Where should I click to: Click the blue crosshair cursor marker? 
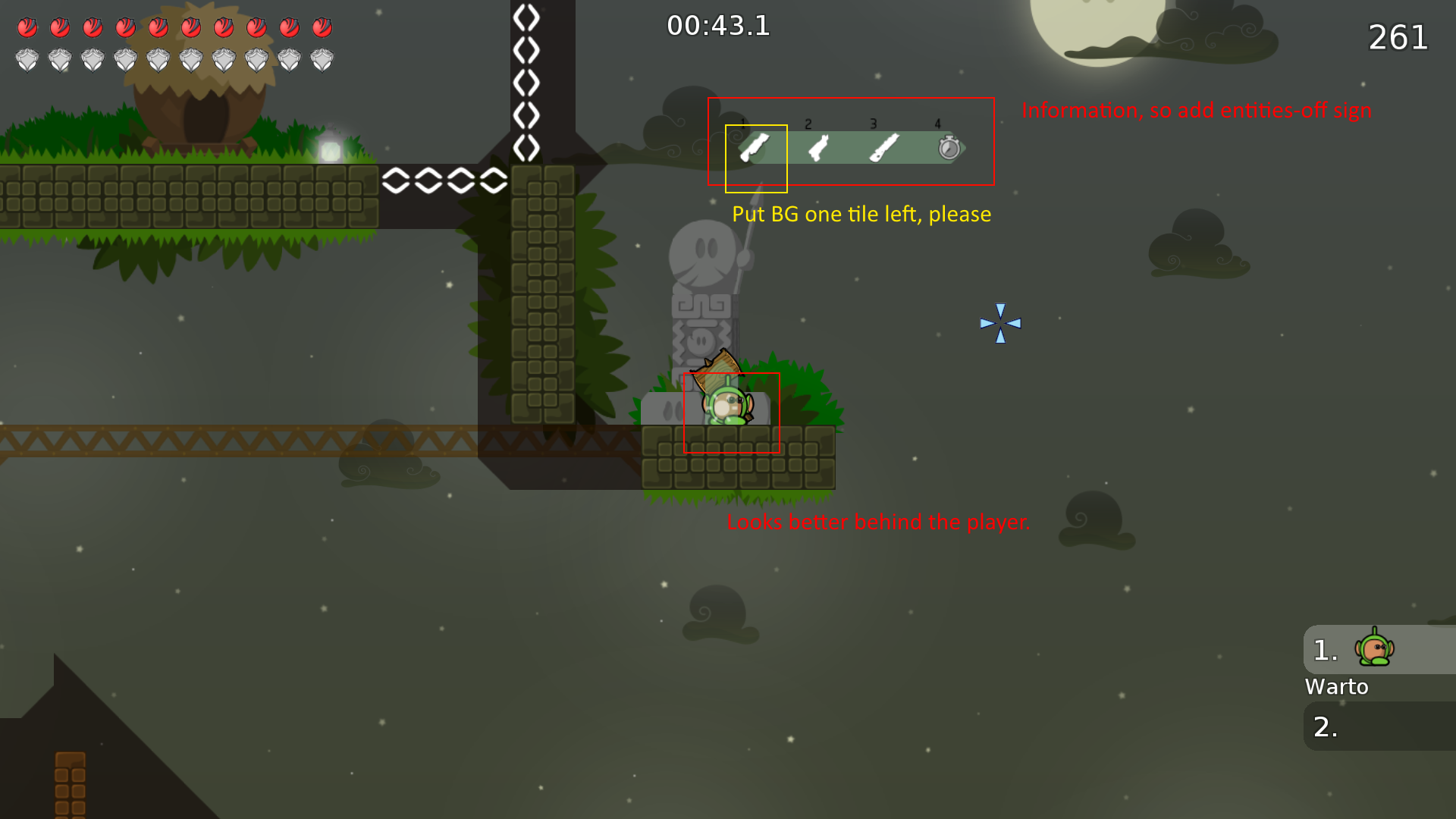coord(1001,323)
